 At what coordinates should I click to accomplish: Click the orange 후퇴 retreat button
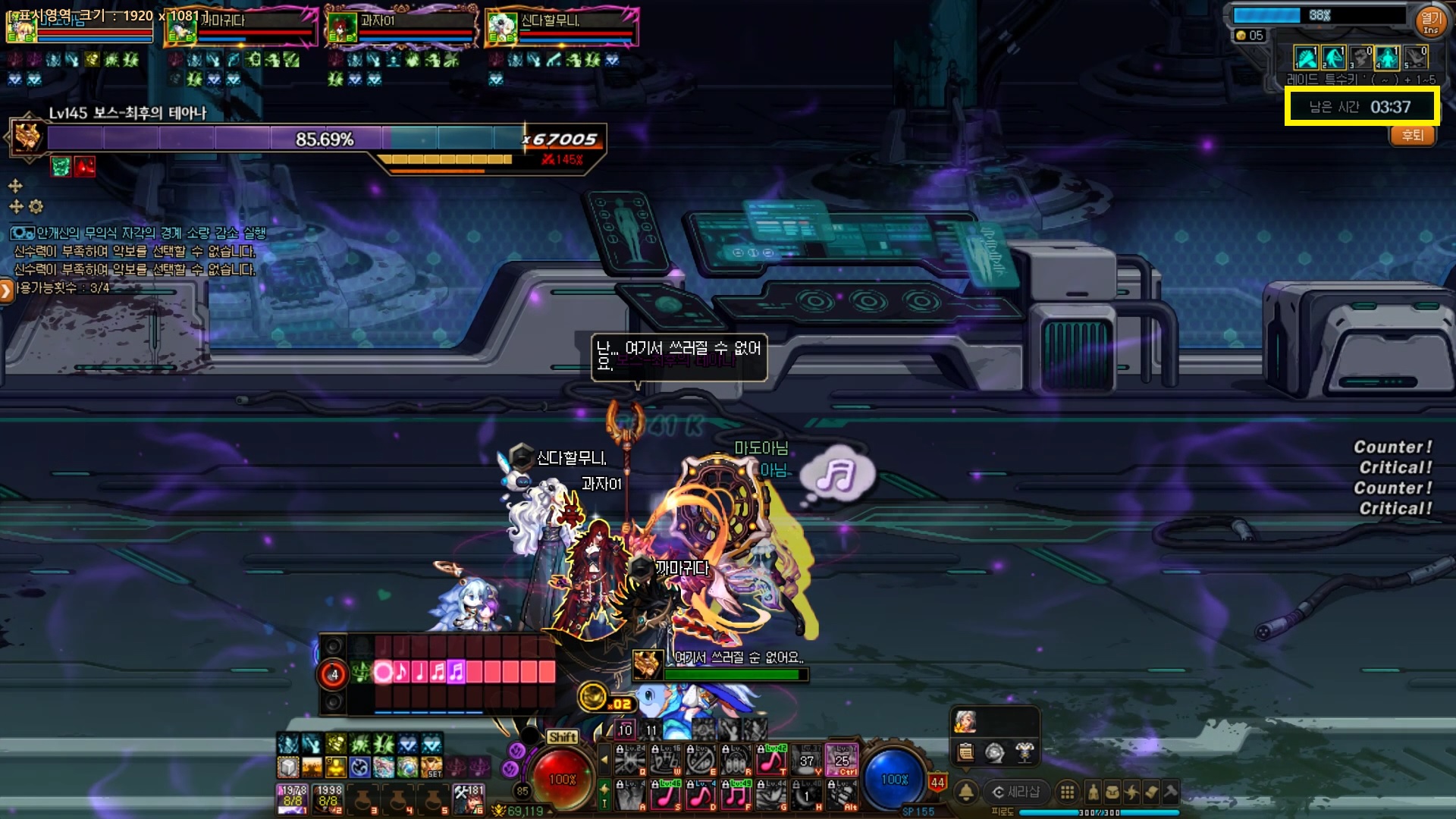[x=1412, y=136]
